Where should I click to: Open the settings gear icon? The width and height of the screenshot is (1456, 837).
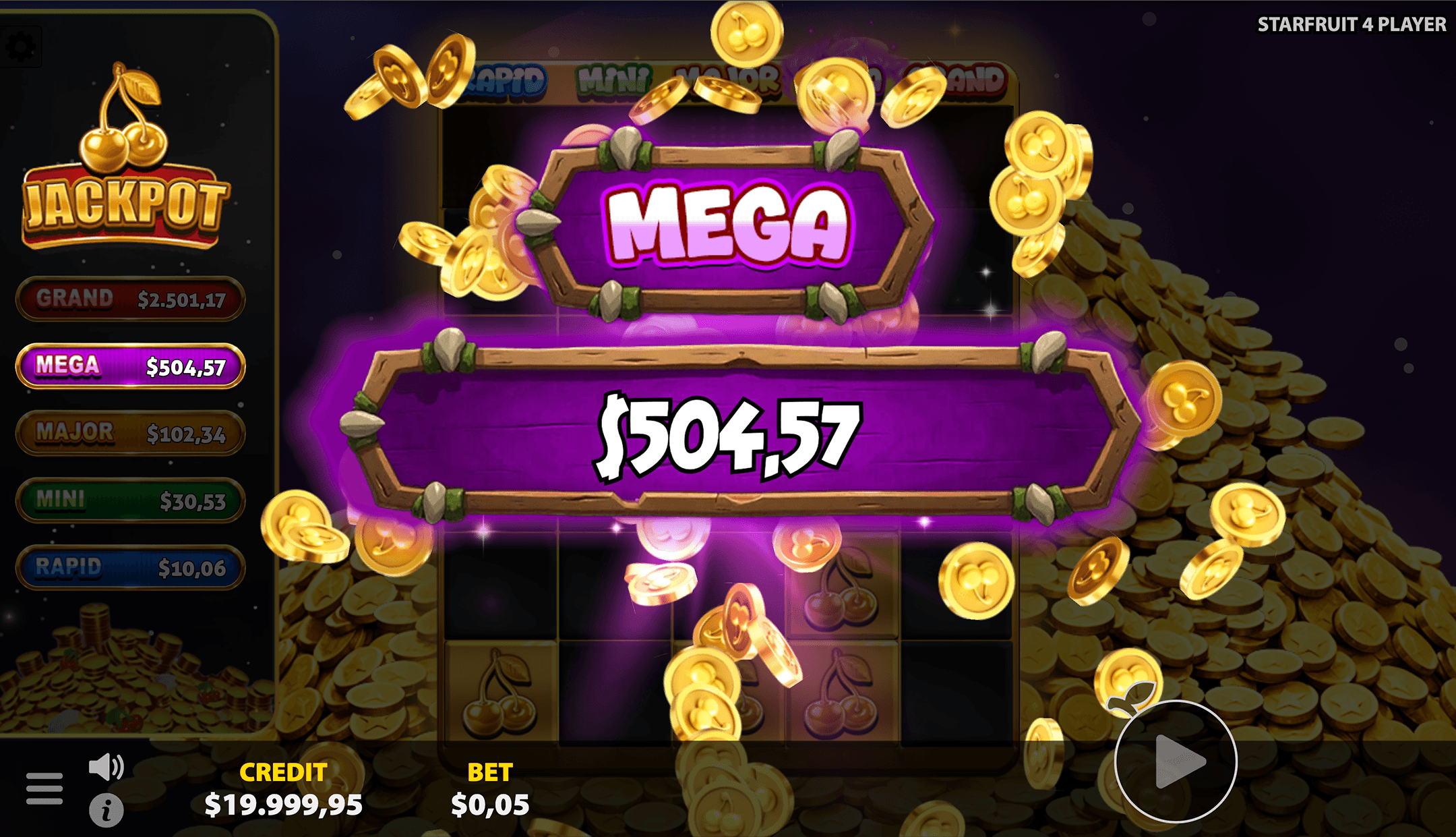coord(22,45)
